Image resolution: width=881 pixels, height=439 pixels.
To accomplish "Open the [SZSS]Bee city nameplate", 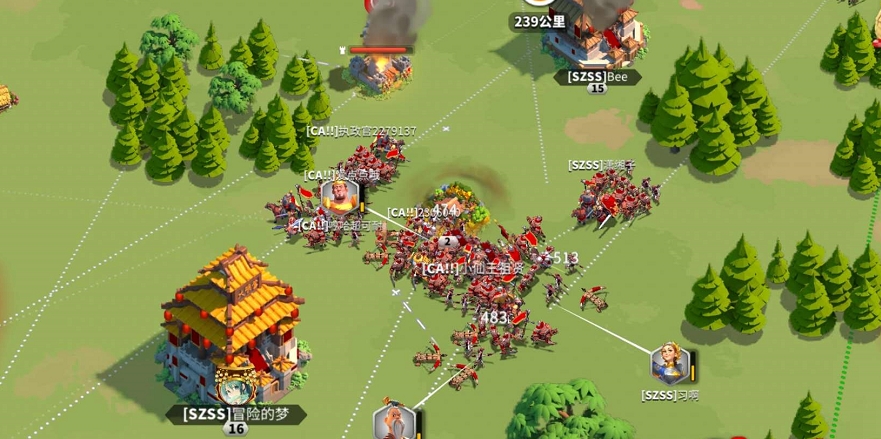I will [597, 76].
